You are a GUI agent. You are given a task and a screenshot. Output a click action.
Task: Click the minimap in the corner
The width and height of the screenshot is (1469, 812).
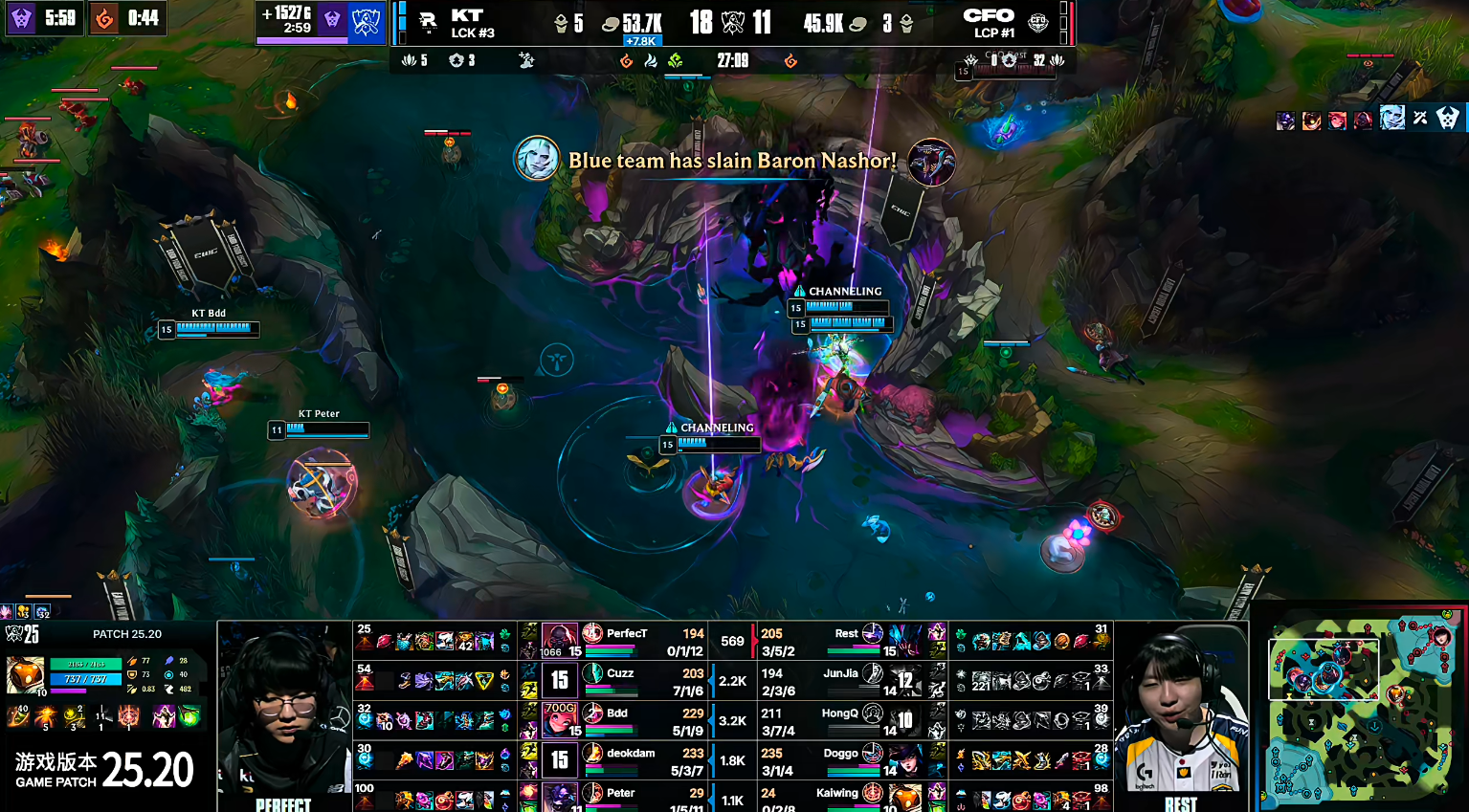(1360, 708)
